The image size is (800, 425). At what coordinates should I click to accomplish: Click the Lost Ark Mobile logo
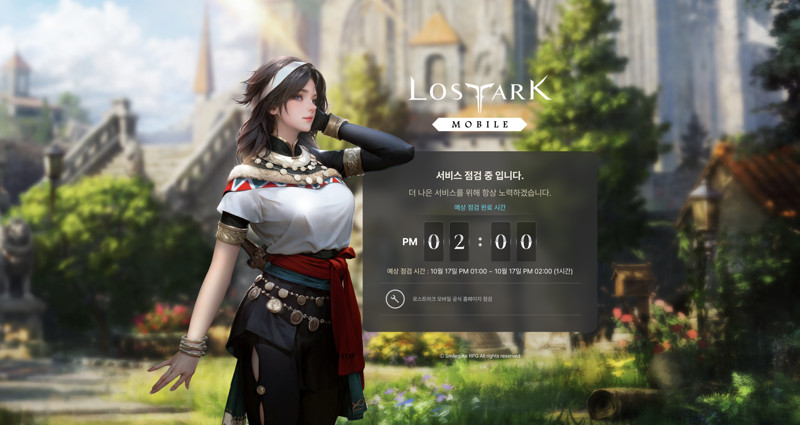pyautogui.click(x=479, y=101)
